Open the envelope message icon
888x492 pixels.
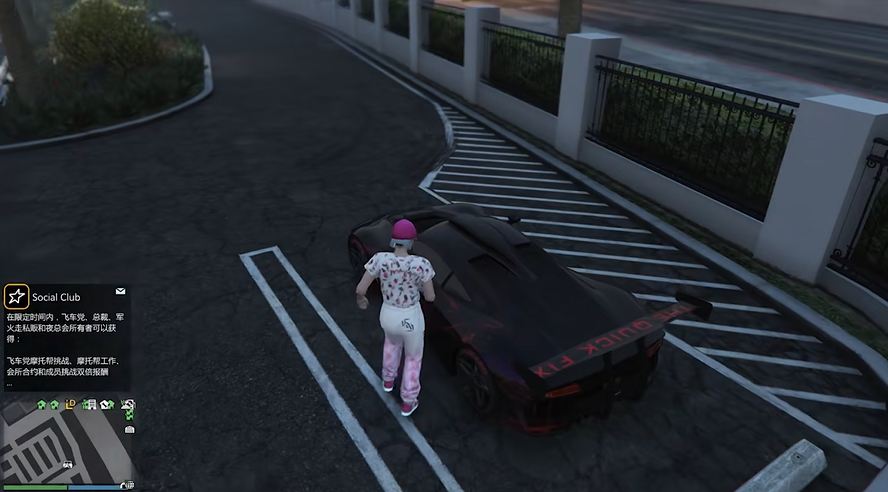click(120, 291)
